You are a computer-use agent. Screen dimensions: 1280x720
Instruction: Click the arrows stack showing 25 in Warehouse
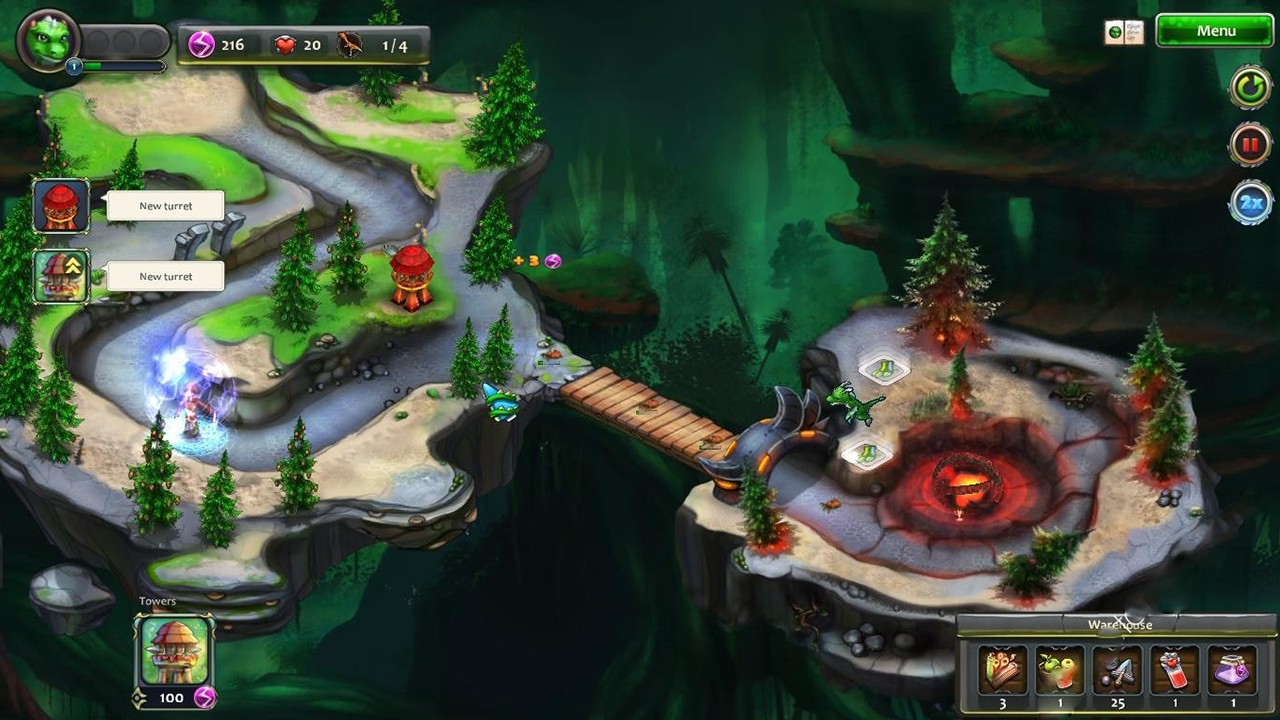tap(1118, 670)
